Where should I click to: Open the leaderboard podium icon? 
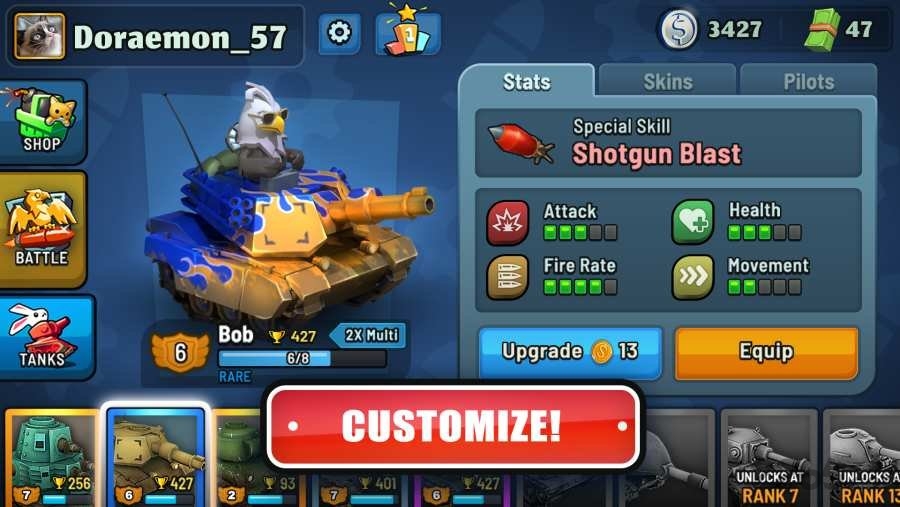tap(408, 34)
